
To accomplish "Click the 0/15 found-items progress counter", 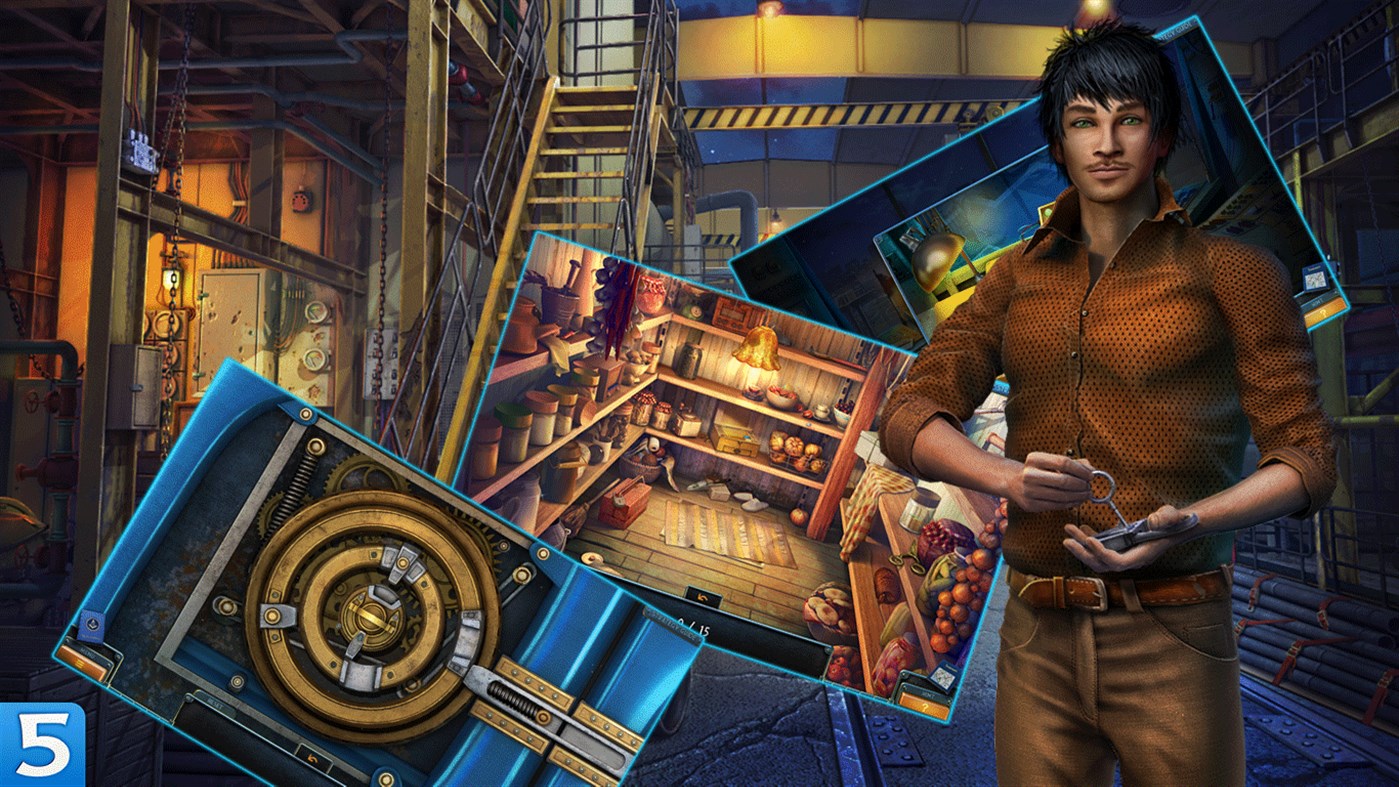I will coord(691,627).
